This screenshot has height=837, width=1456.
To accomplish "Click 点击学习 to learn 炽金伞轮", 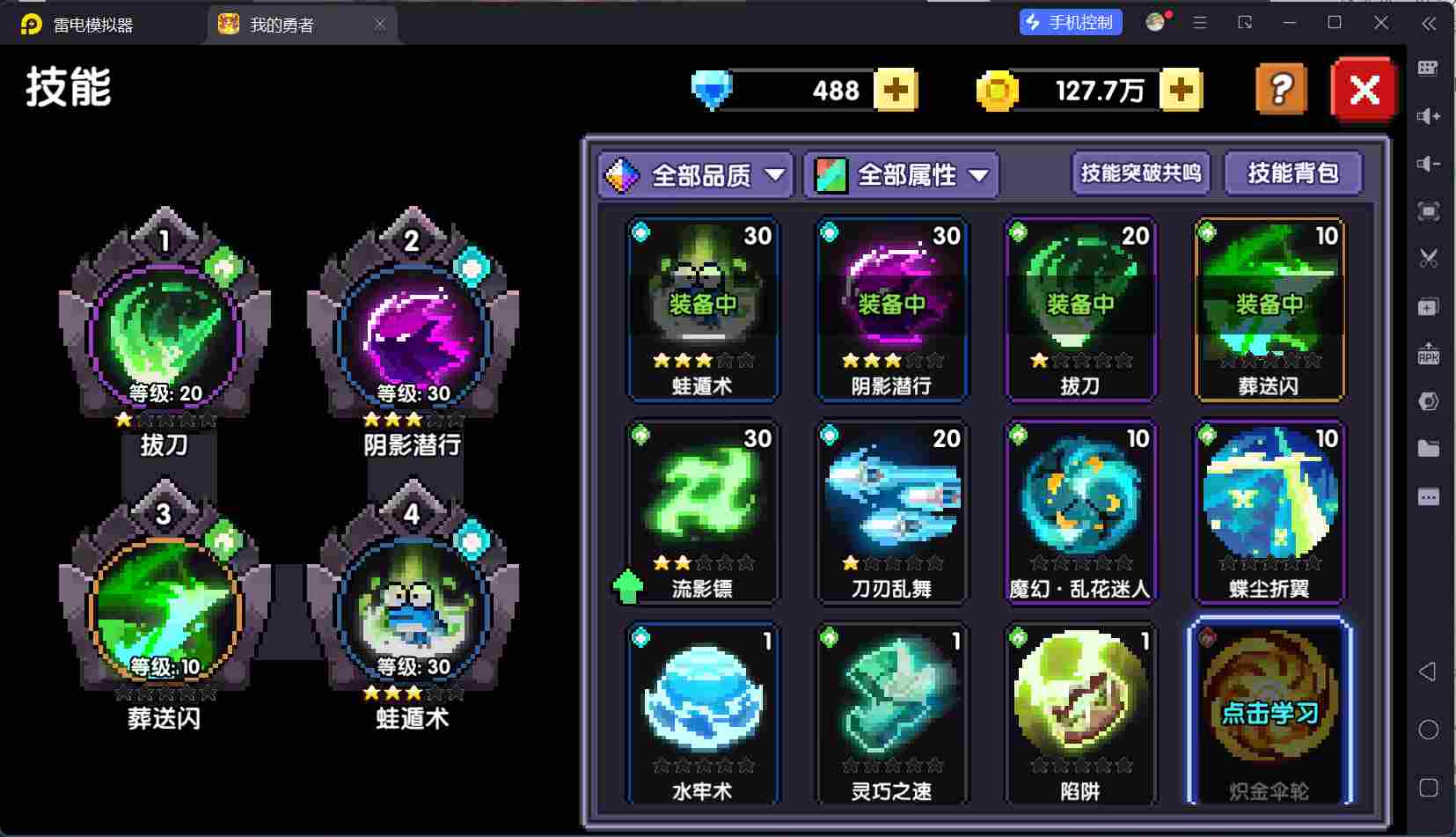I will pyautogui.click(x=1268, y=715).
